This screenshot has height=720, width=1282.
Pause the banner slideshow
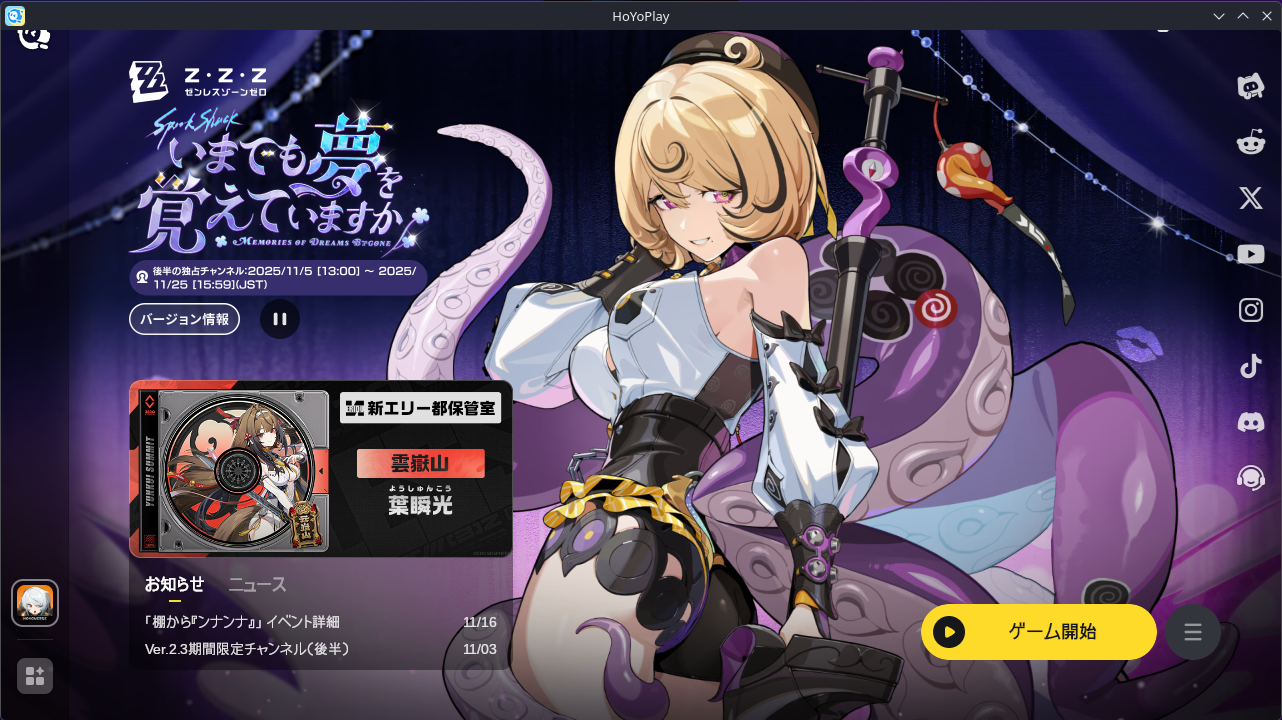[279, 318]
